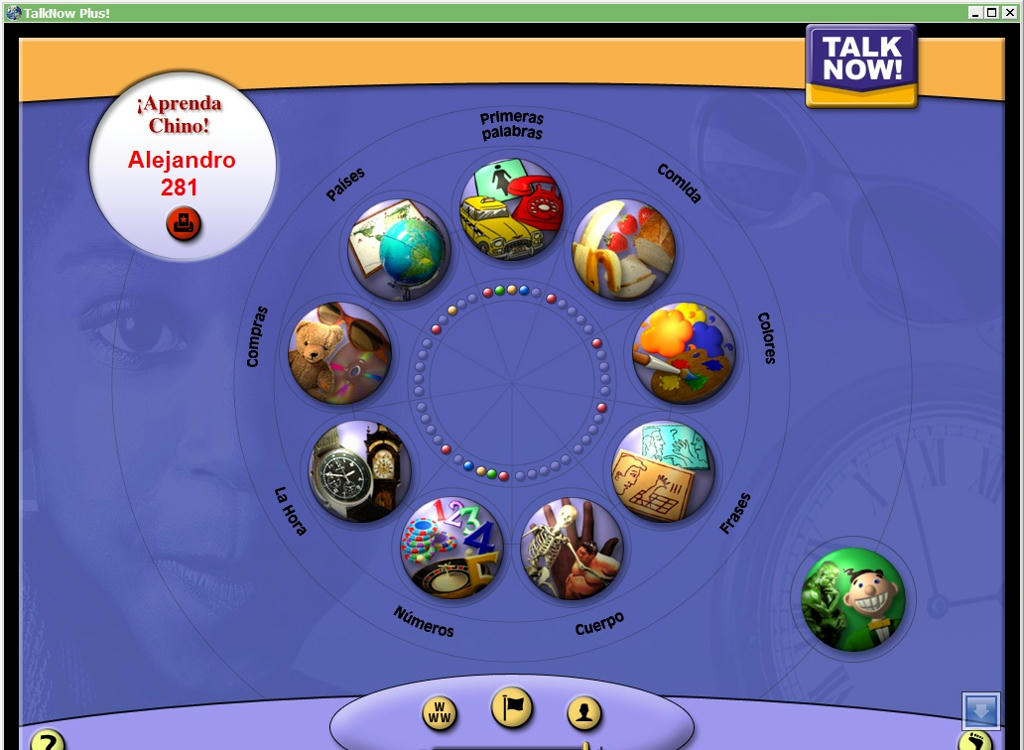Click the blue down arrow button

click(x=980, y=711)
